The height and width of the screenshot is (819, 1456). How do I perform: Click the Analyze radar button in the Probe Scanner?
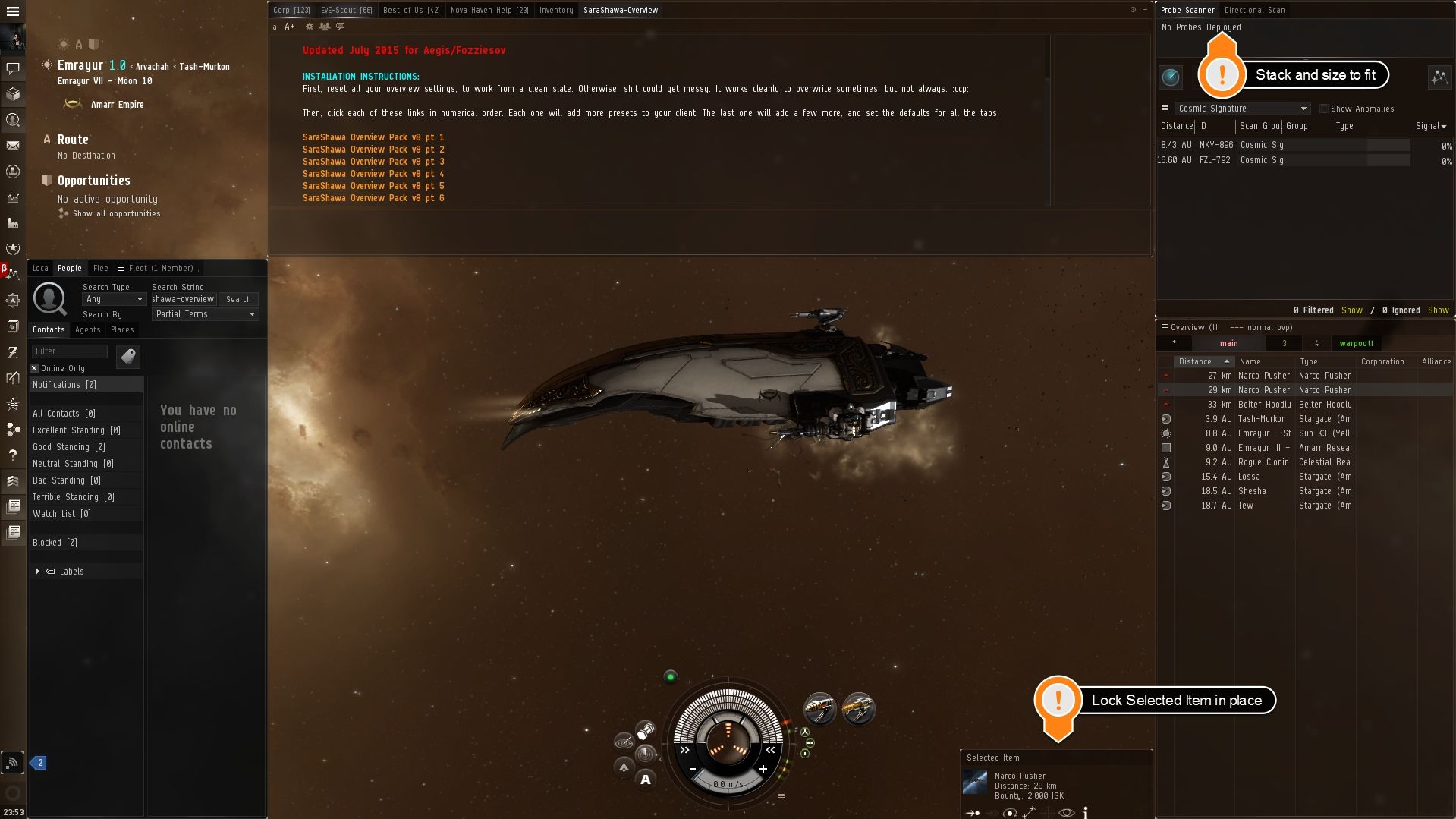click(1171, 77)
